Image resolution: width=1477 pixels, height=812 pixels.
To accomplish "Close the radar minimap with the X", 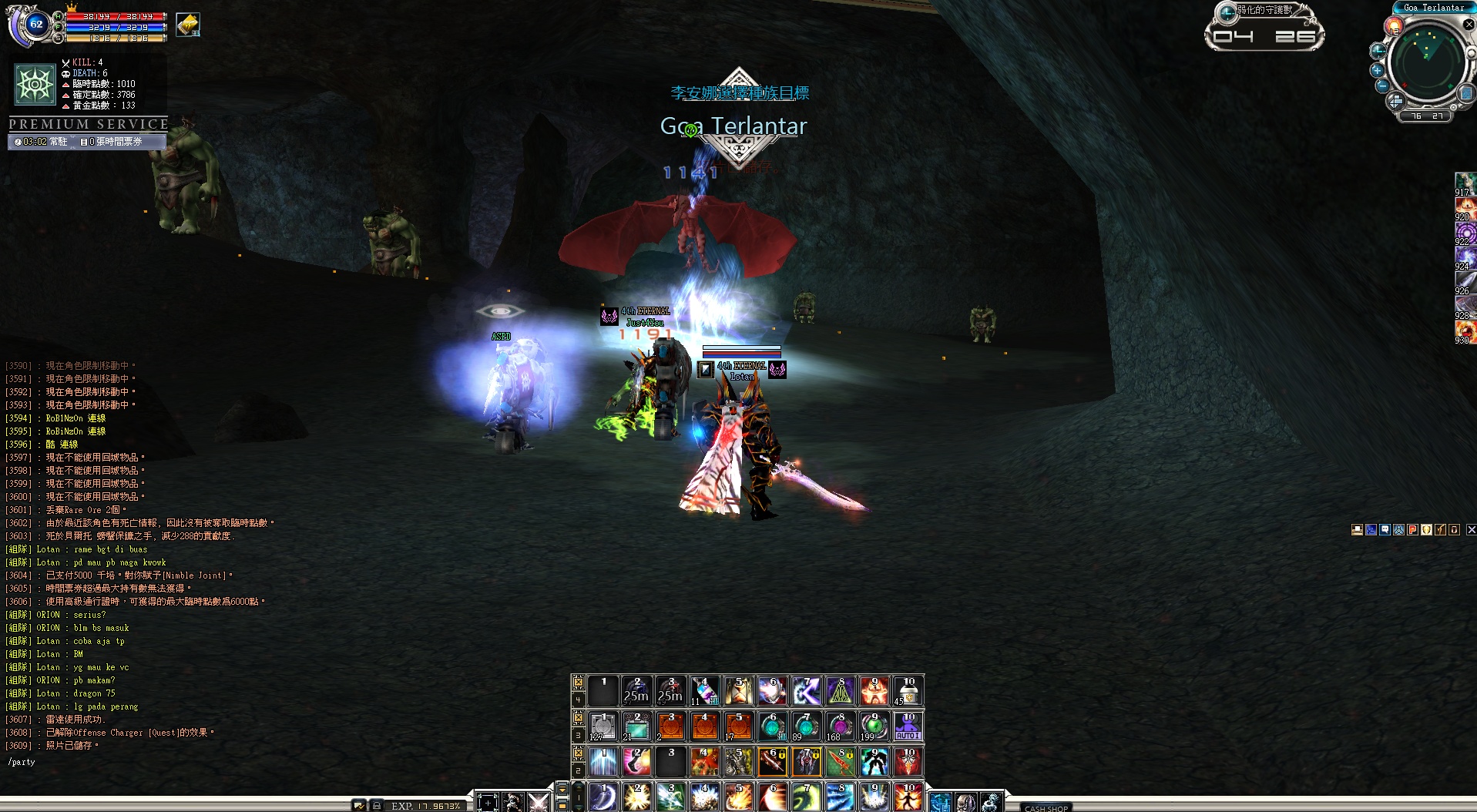I will 1469,24.
